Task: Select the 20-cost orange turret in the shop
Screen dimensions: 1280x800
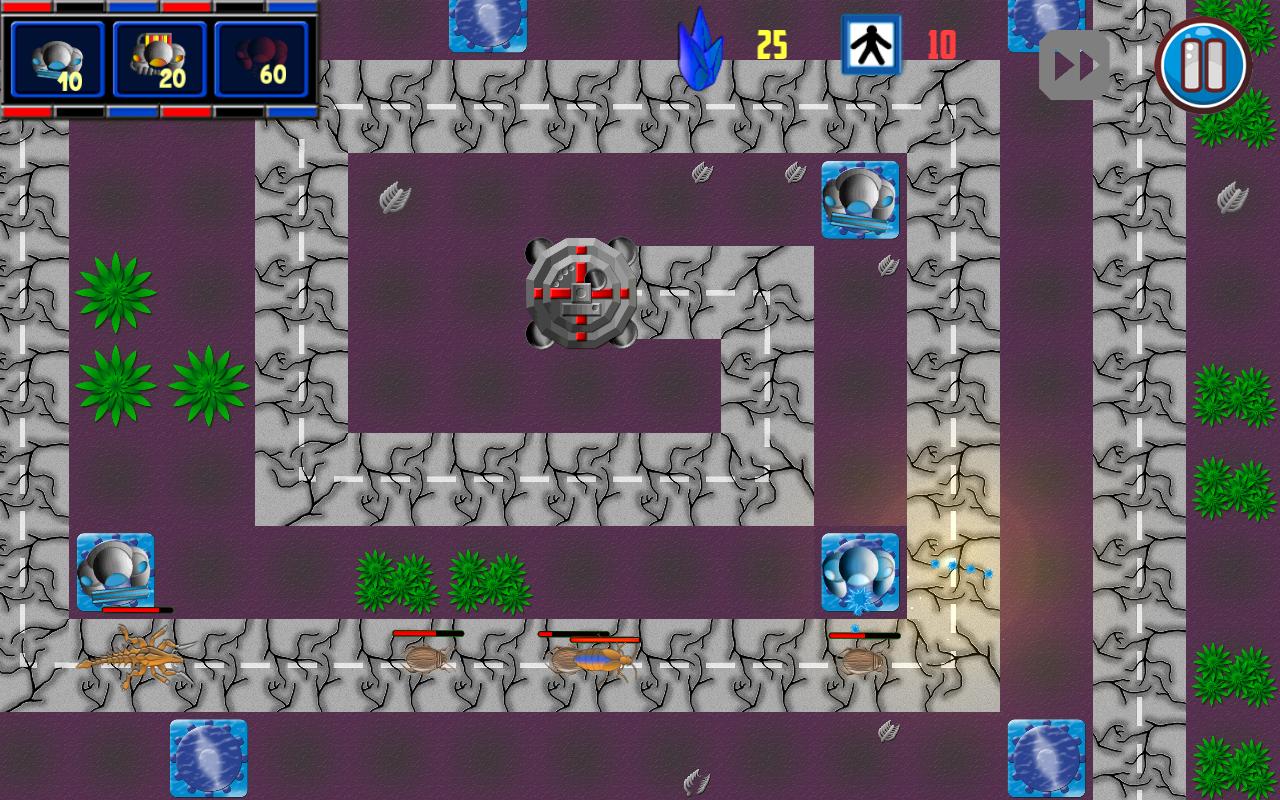Action: pyautogui.click(x=158, y=62)
